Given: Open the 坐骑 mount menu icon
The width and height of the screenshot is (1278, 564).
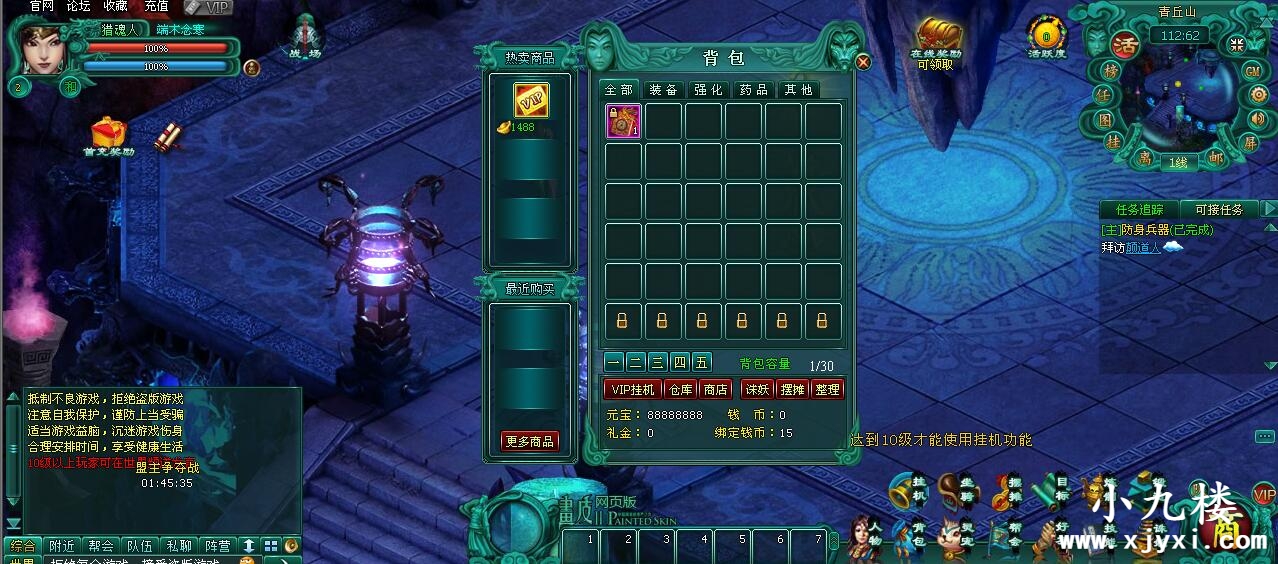Looking at the screenshot, I should (957, 490).
